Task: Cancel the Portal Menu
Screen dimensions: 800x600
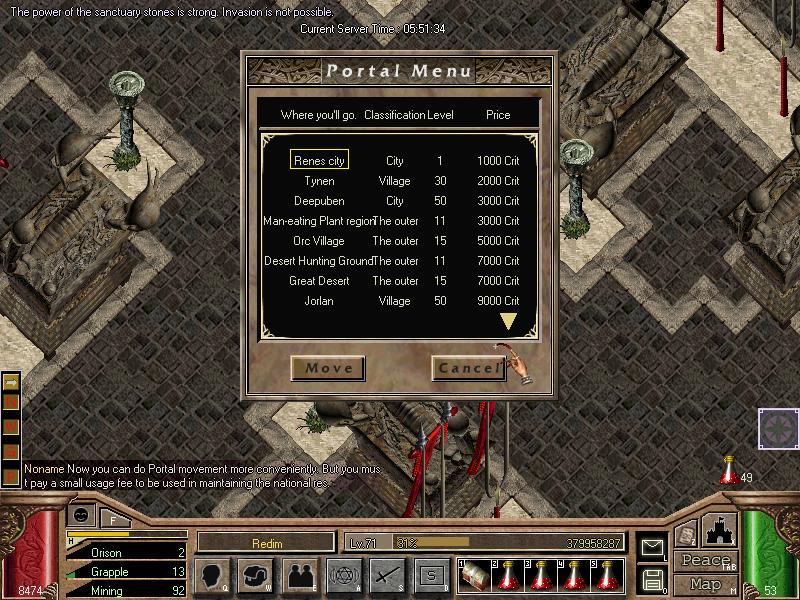Action: (x=468, y=368)
